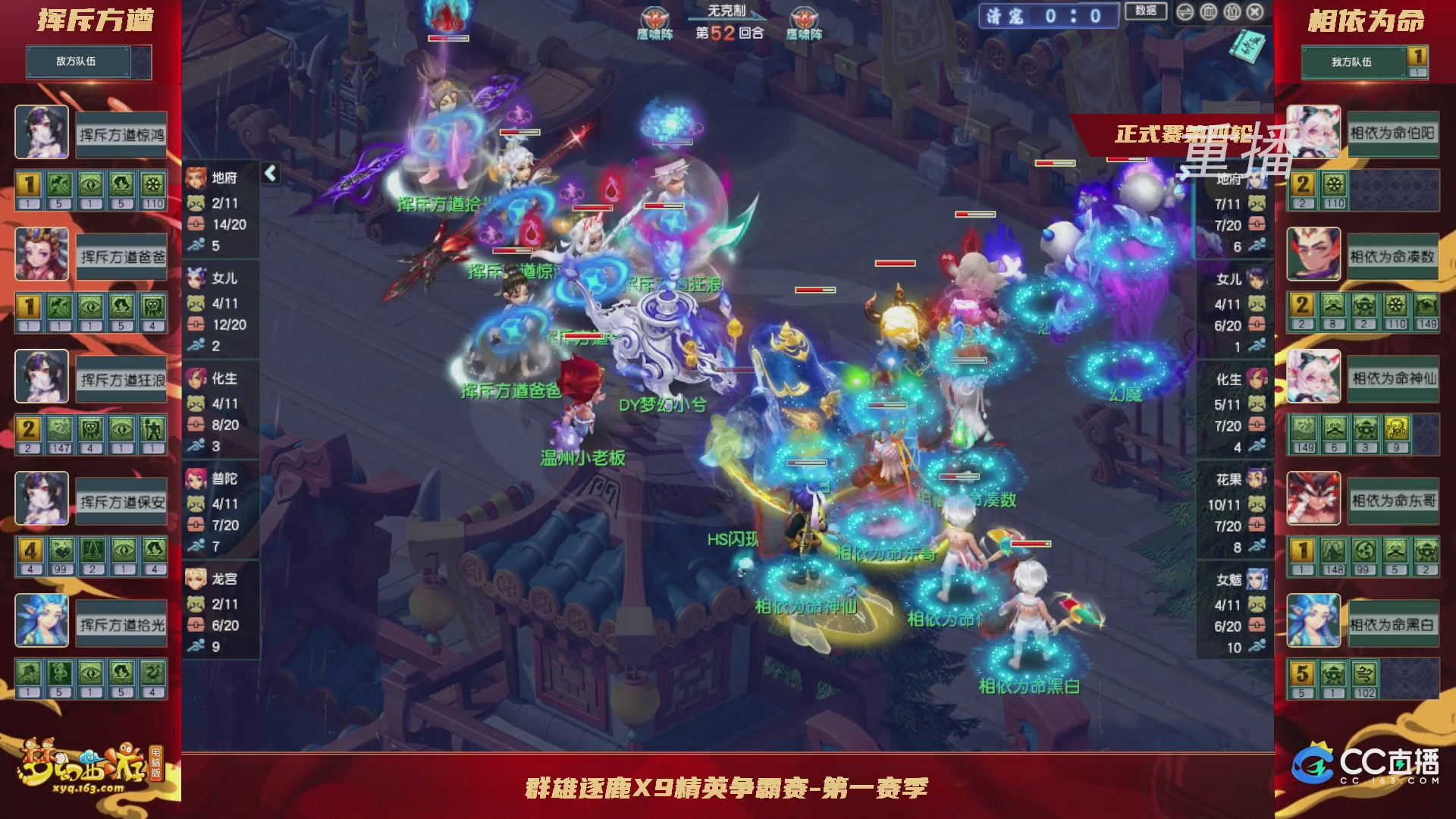The height and width of the screenshot is (819, 1456).
Task: Toggle the vertical bars playback icon
Action: (1207, 12)
